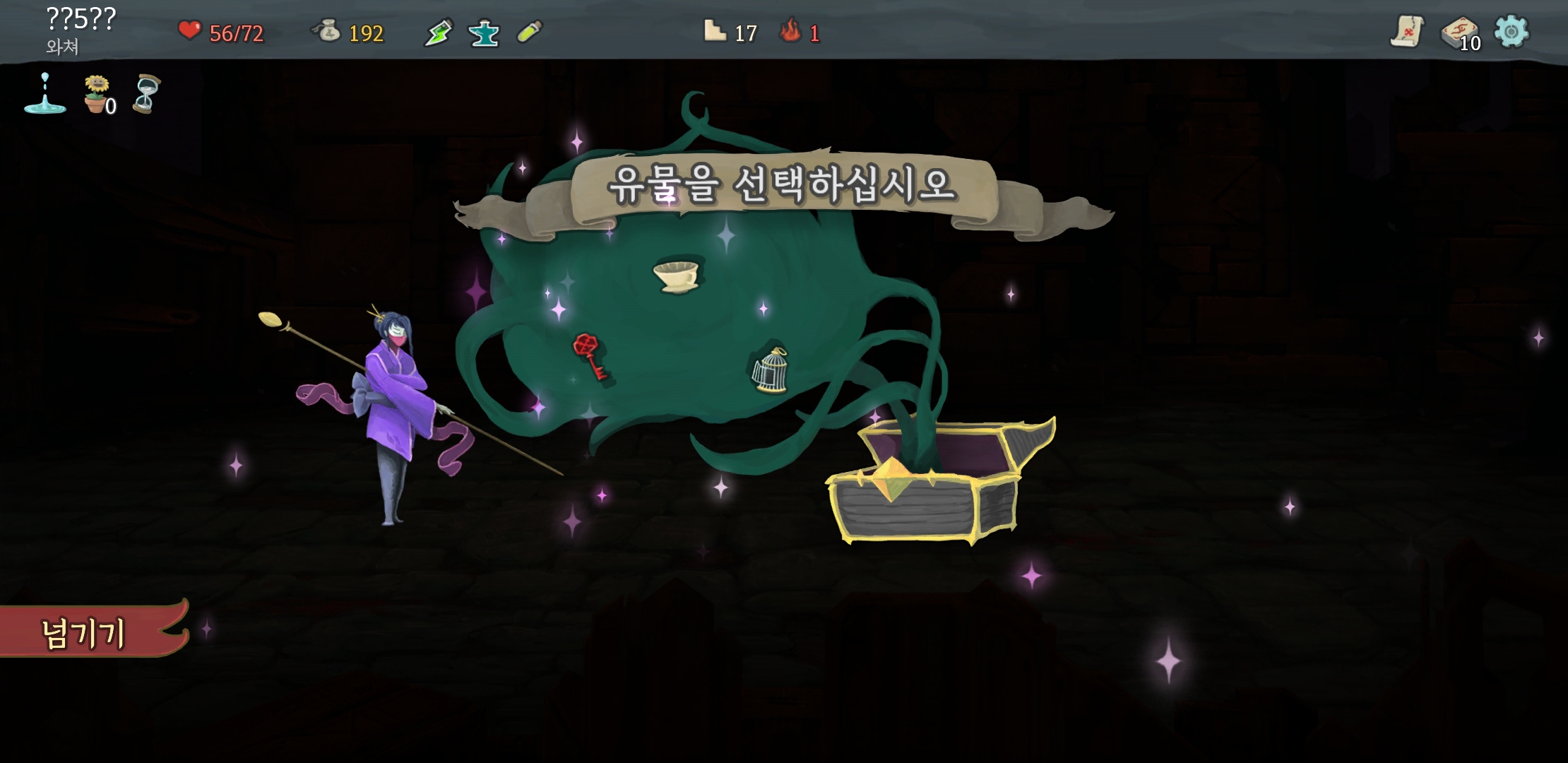Select the red Cursed Key relic
This screenshot has height=763, width=1568.
point(589,356)
